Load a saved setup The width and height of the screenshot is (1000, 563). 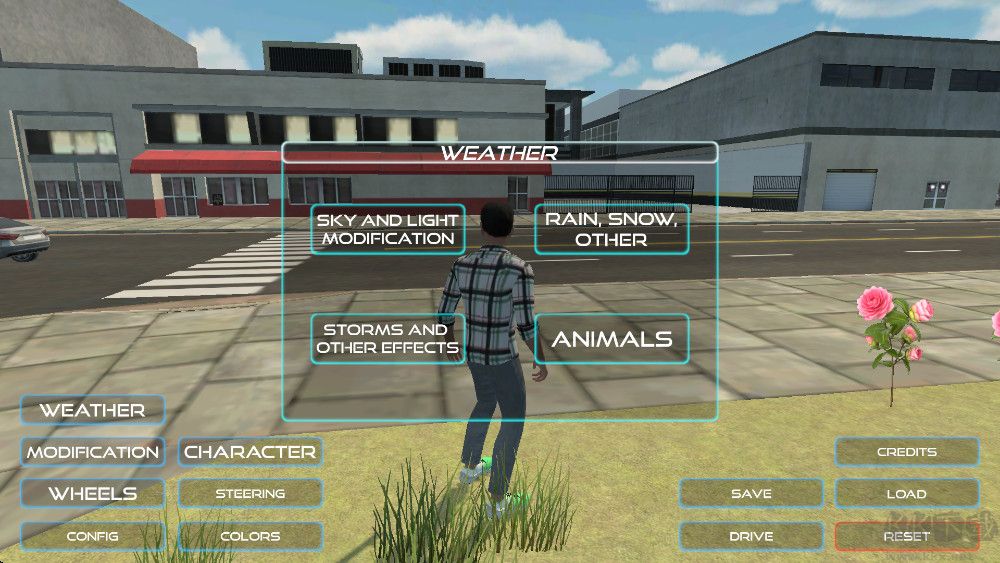point(906,494)
